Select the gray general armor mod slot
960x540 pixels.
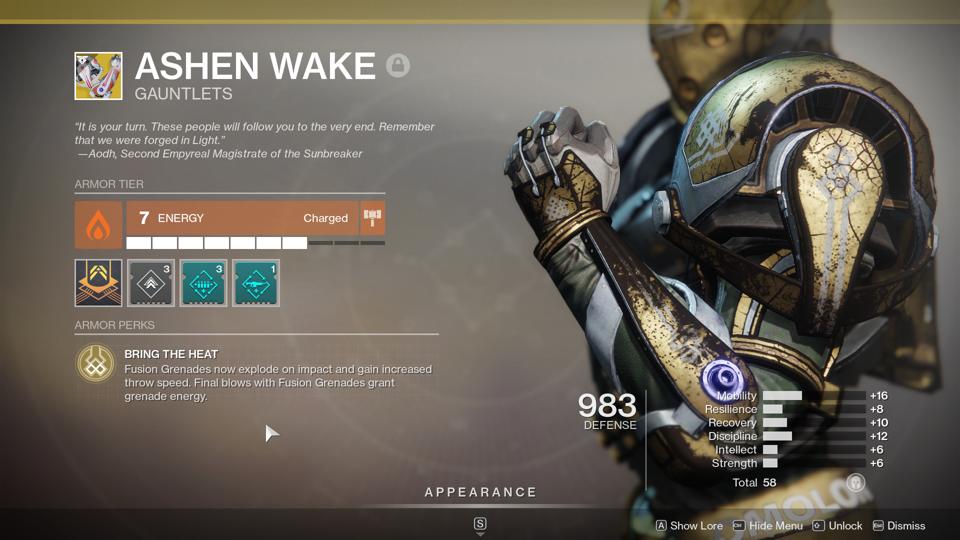(x=151, y=283)
